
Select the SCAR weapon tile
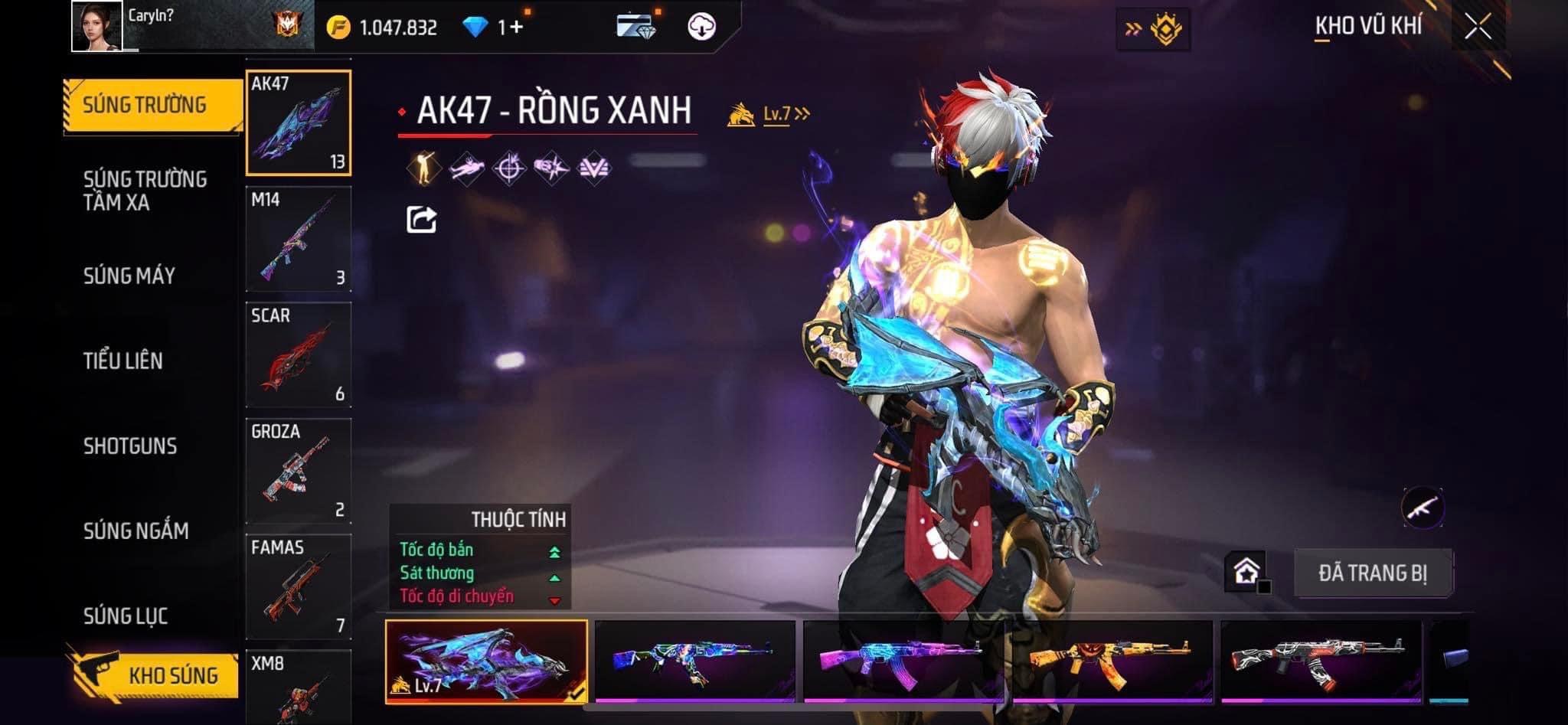coord(298,354)
